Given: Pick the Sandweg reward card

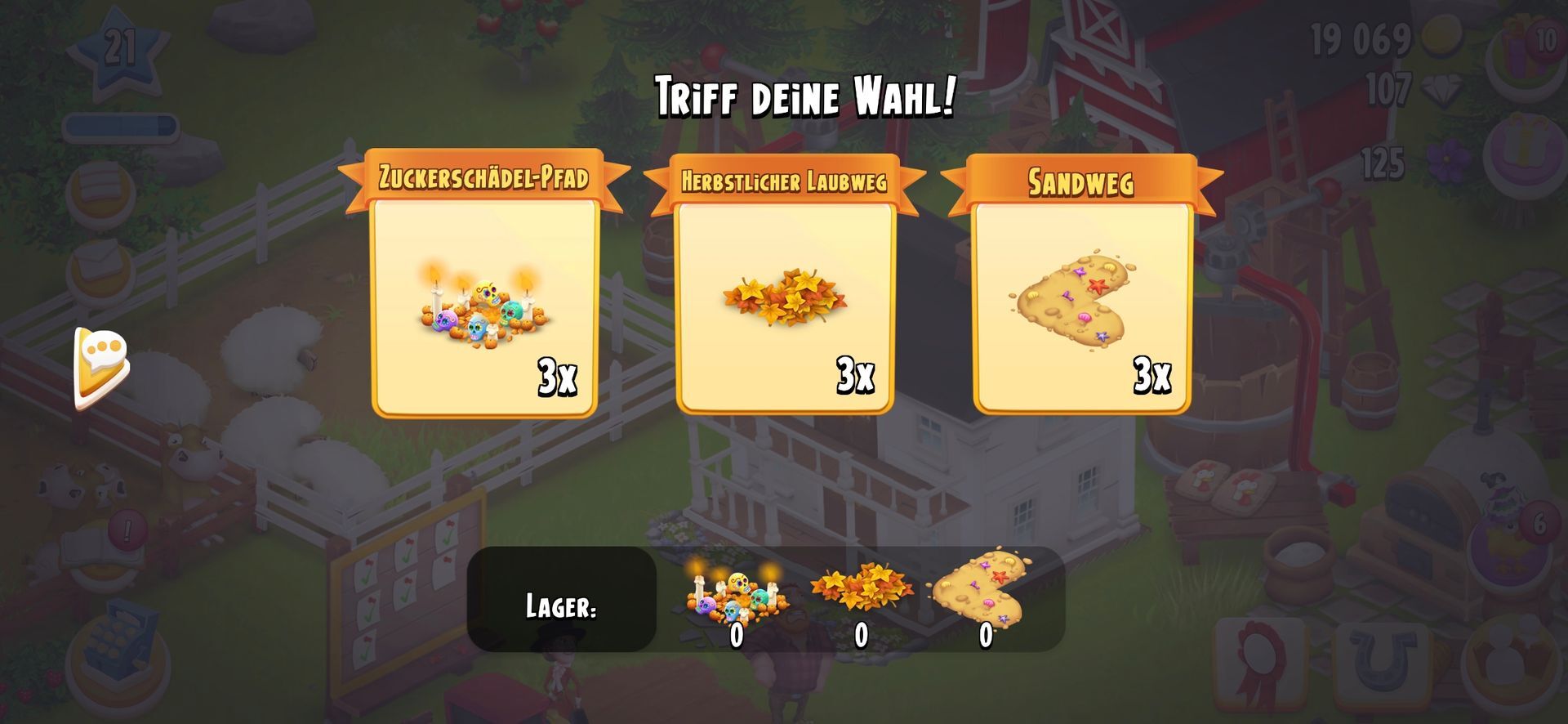Looking at the screenshot, I should (x=1081, y=306).
